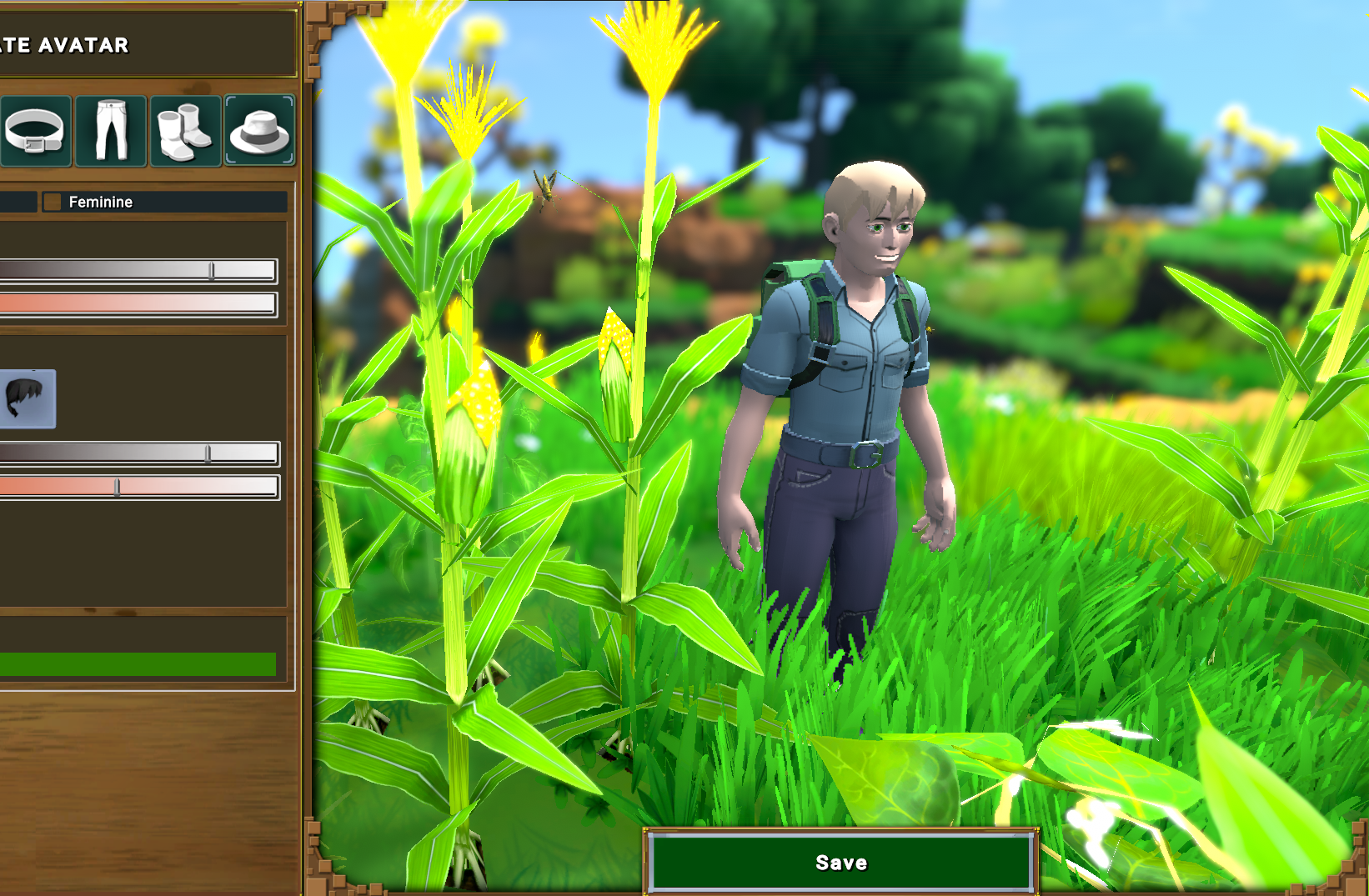The width and height of the screenshot is (1369, 896).
Task: Open the belt clothing category
Action: (35, 132)
